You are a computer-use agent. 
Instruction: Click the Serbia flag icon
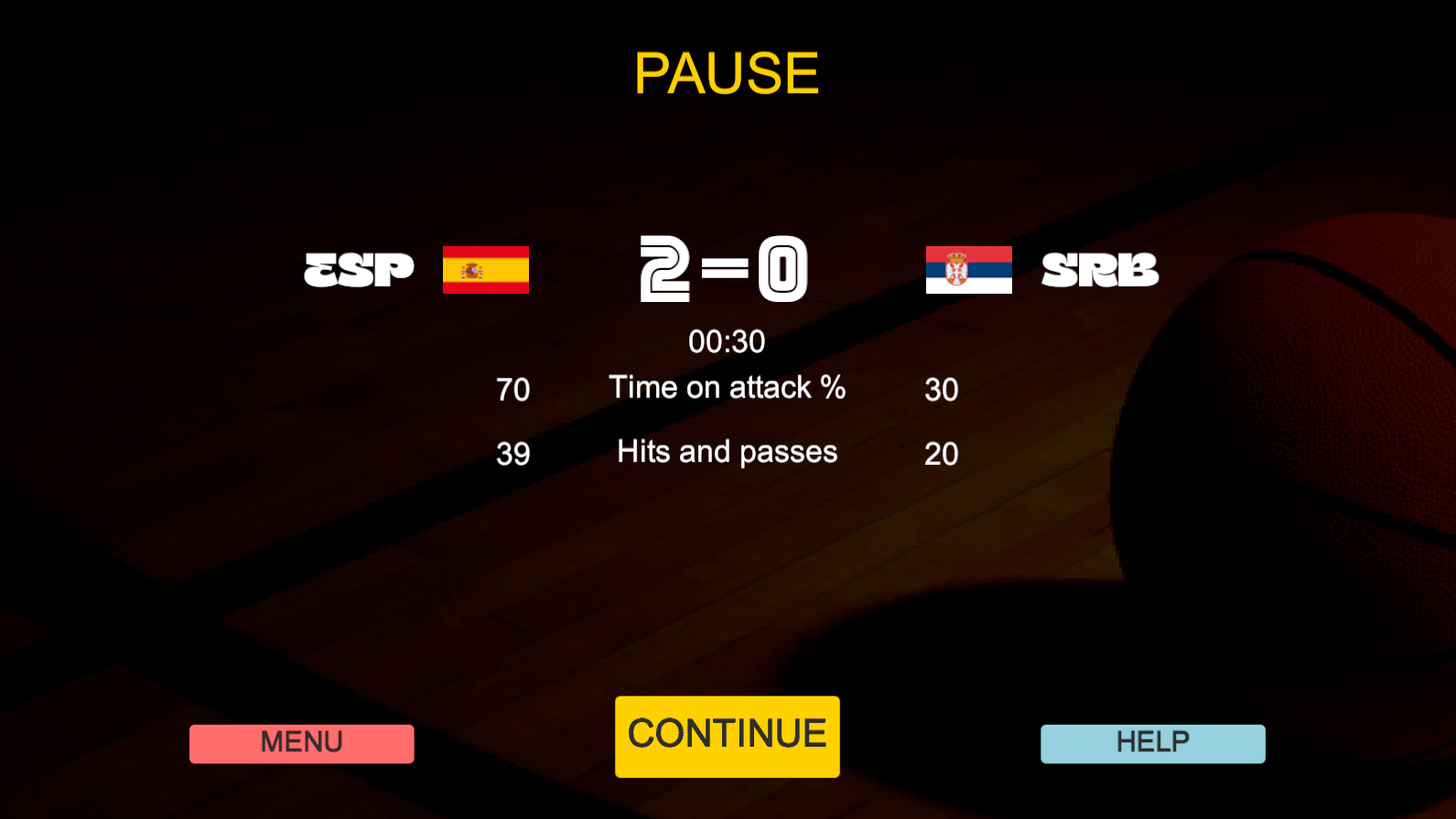[969, 270]
